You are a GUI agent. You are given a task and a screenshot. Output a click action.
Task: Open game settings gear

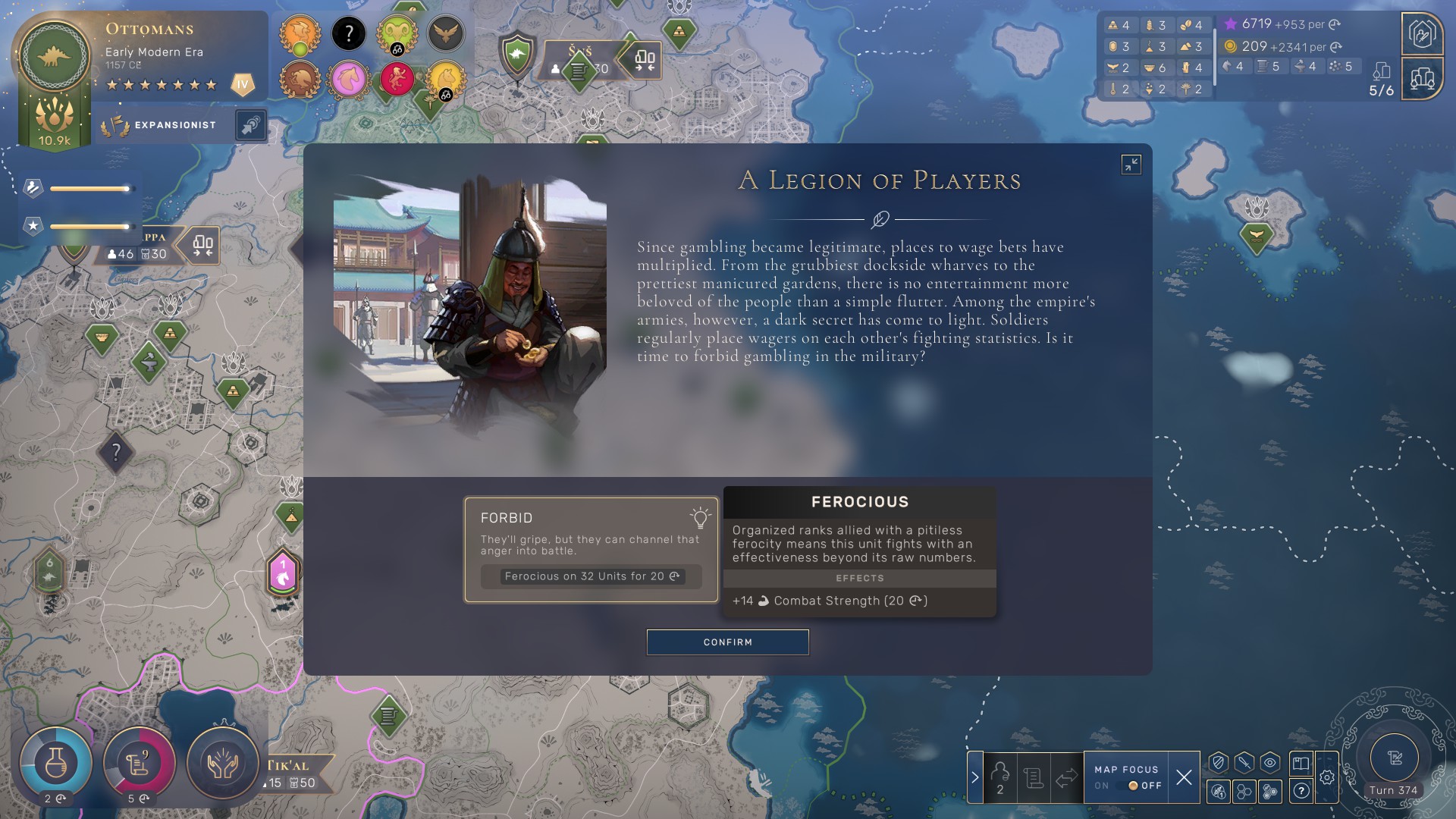pyautogui.click(x=1327, y=777)
